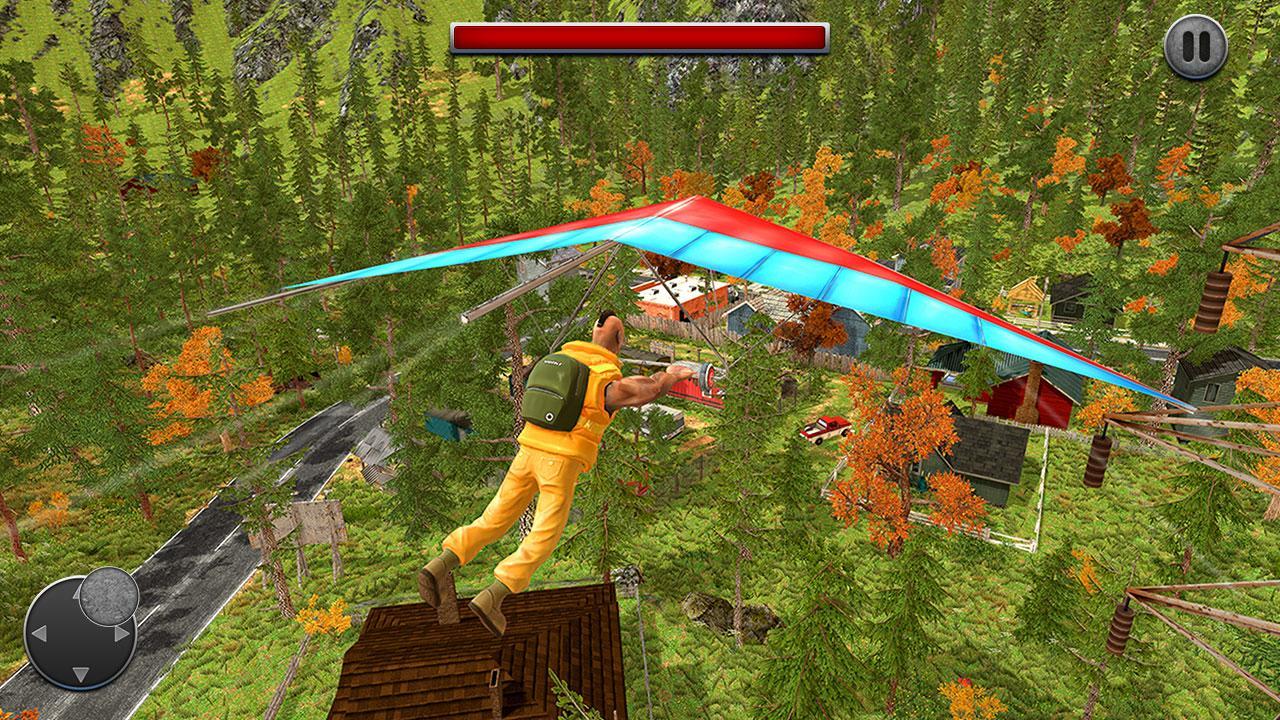Tap the down arrow on the joystick
This screenshot has height=720, width=1280.
pyautogui.click(x=80, y=673)
